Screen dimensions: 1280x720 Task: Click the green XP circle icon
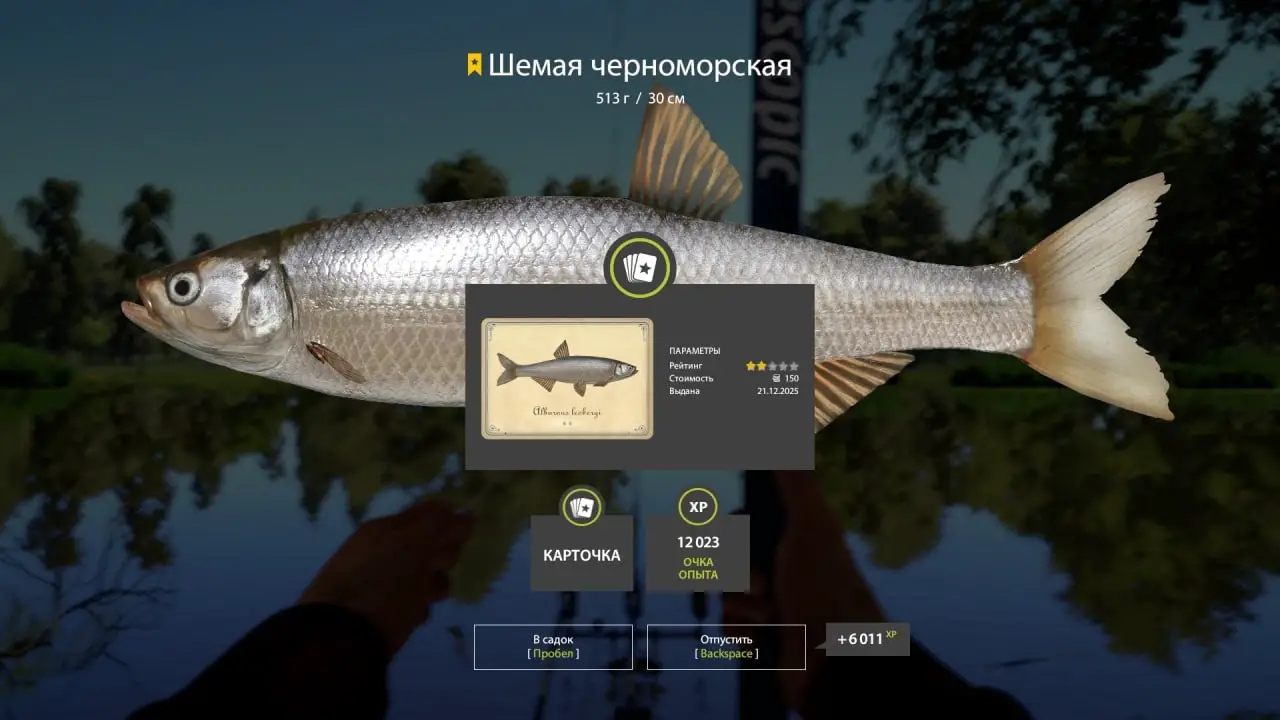pyautogui.click(x=698, y=508)
